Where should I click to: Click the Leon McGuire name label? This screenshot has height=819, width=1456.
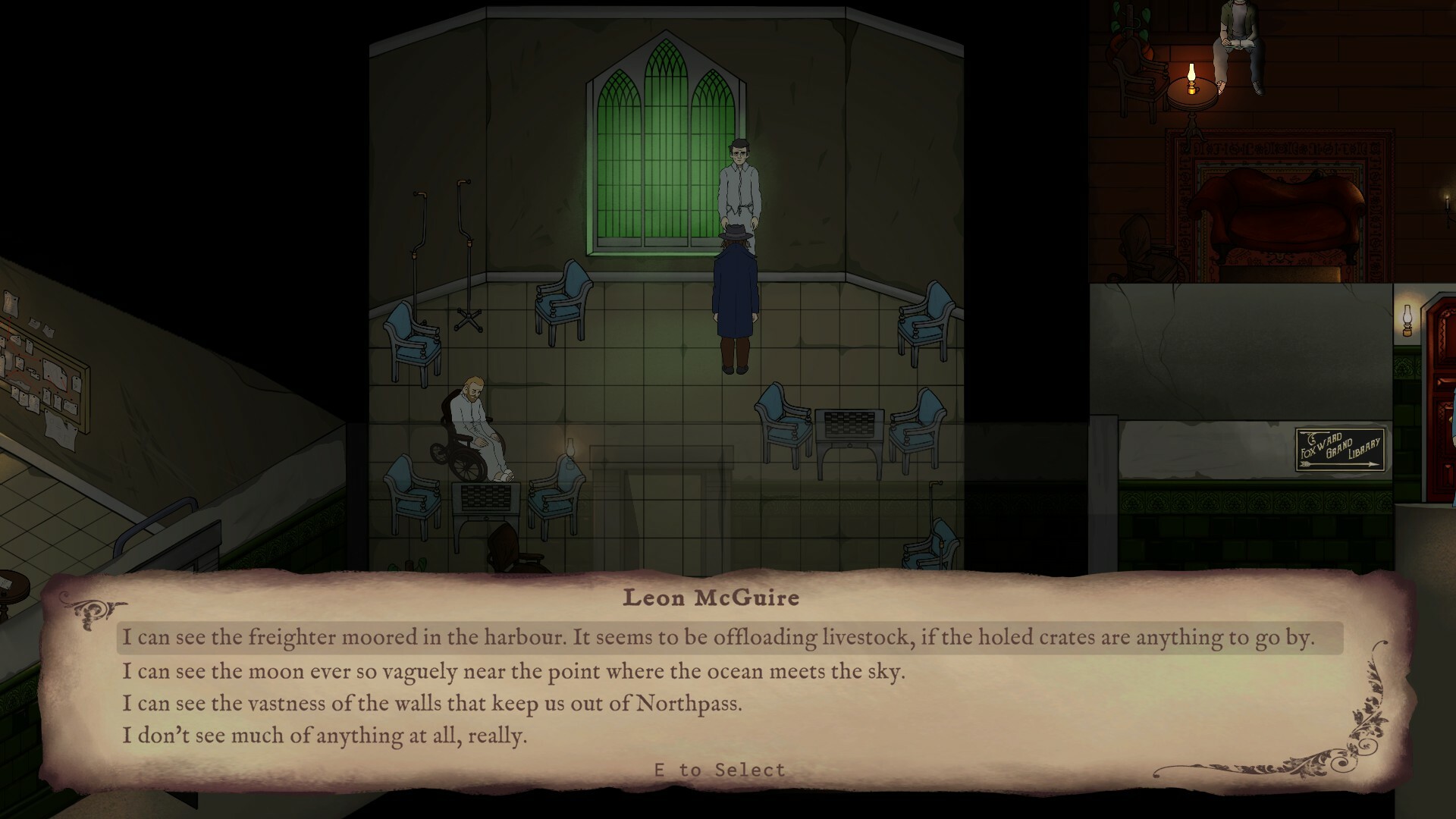711,597
